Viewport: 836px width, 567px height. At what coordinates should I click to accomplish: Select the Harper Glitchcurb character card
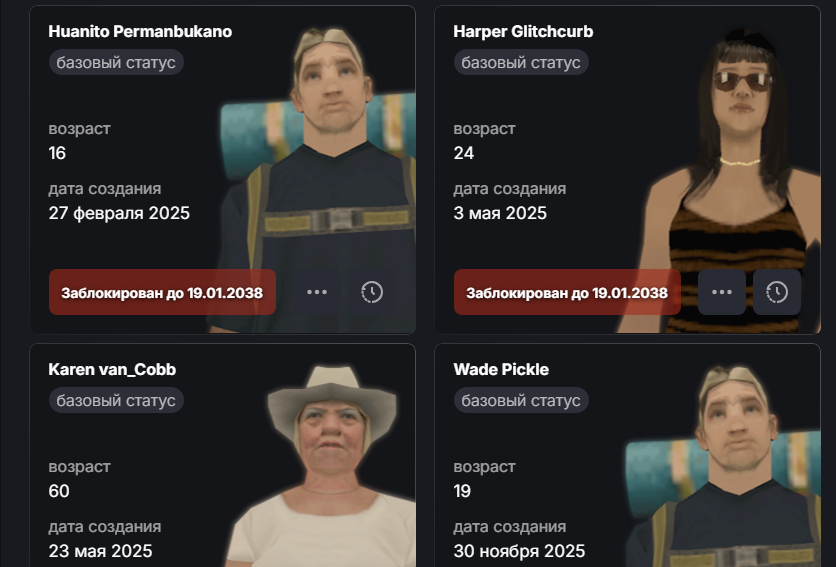tap(523, 32)
